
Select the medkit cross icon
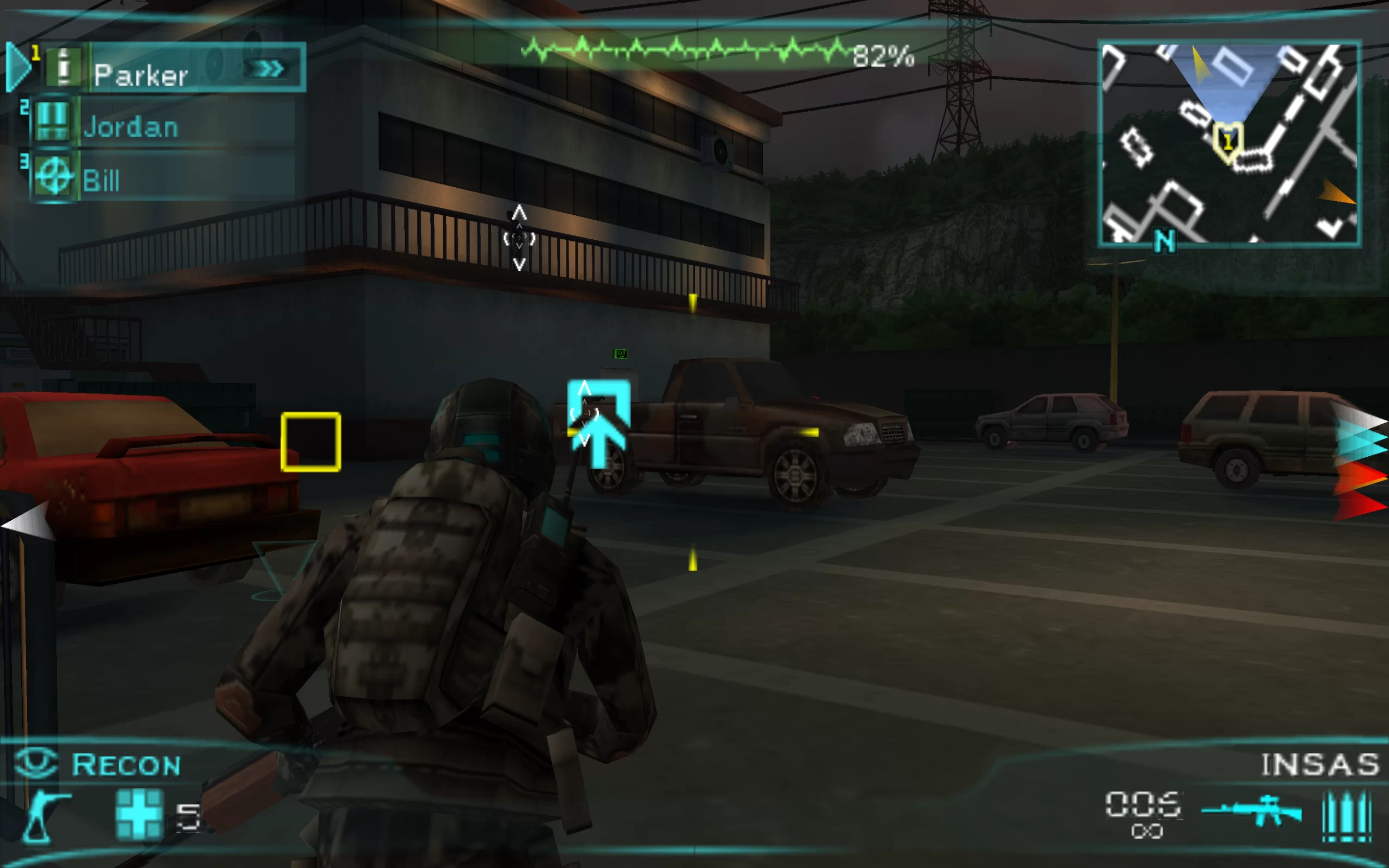click(139, 814)
